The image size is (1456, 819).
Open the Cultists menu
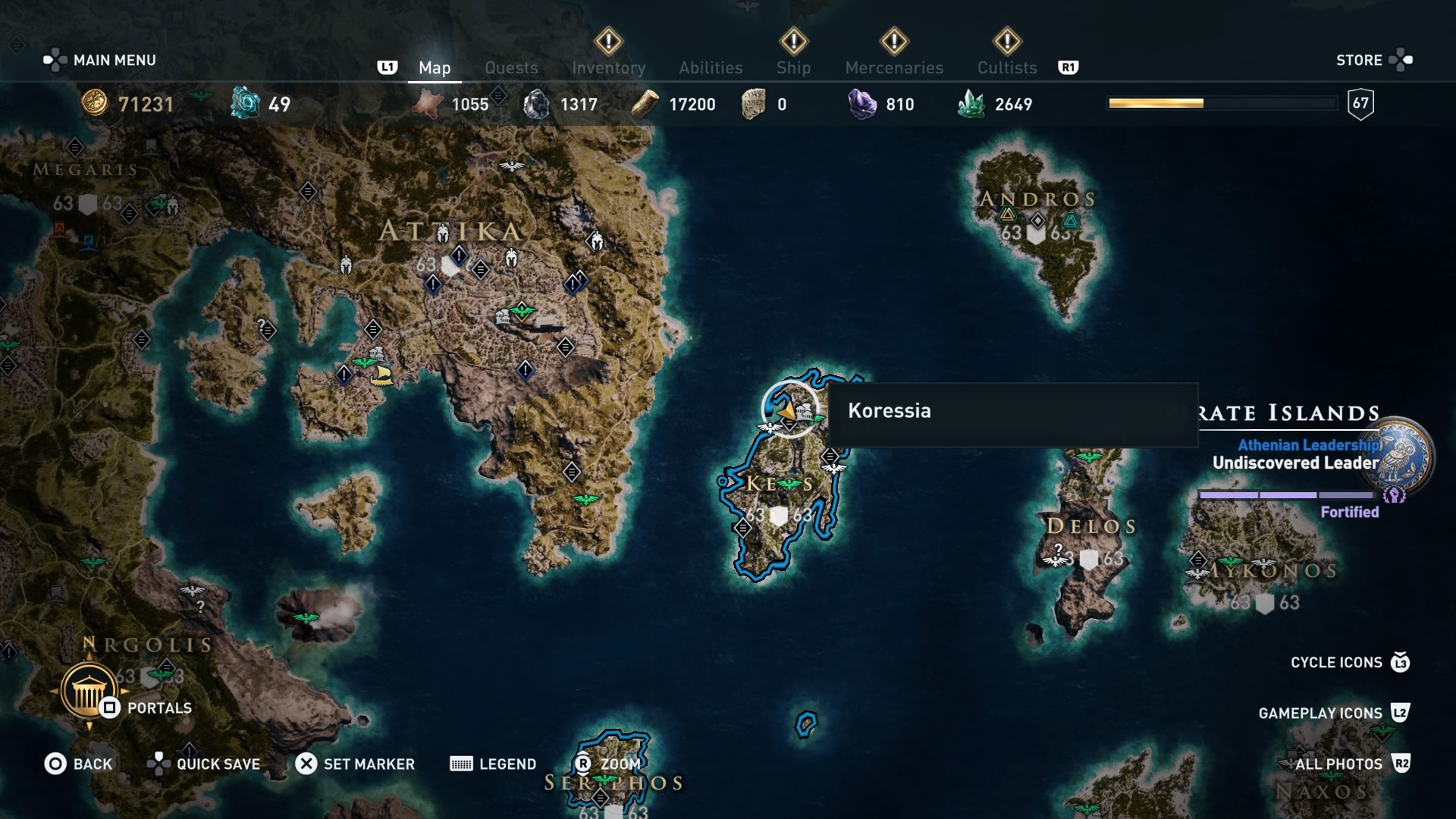point(1006,67)
